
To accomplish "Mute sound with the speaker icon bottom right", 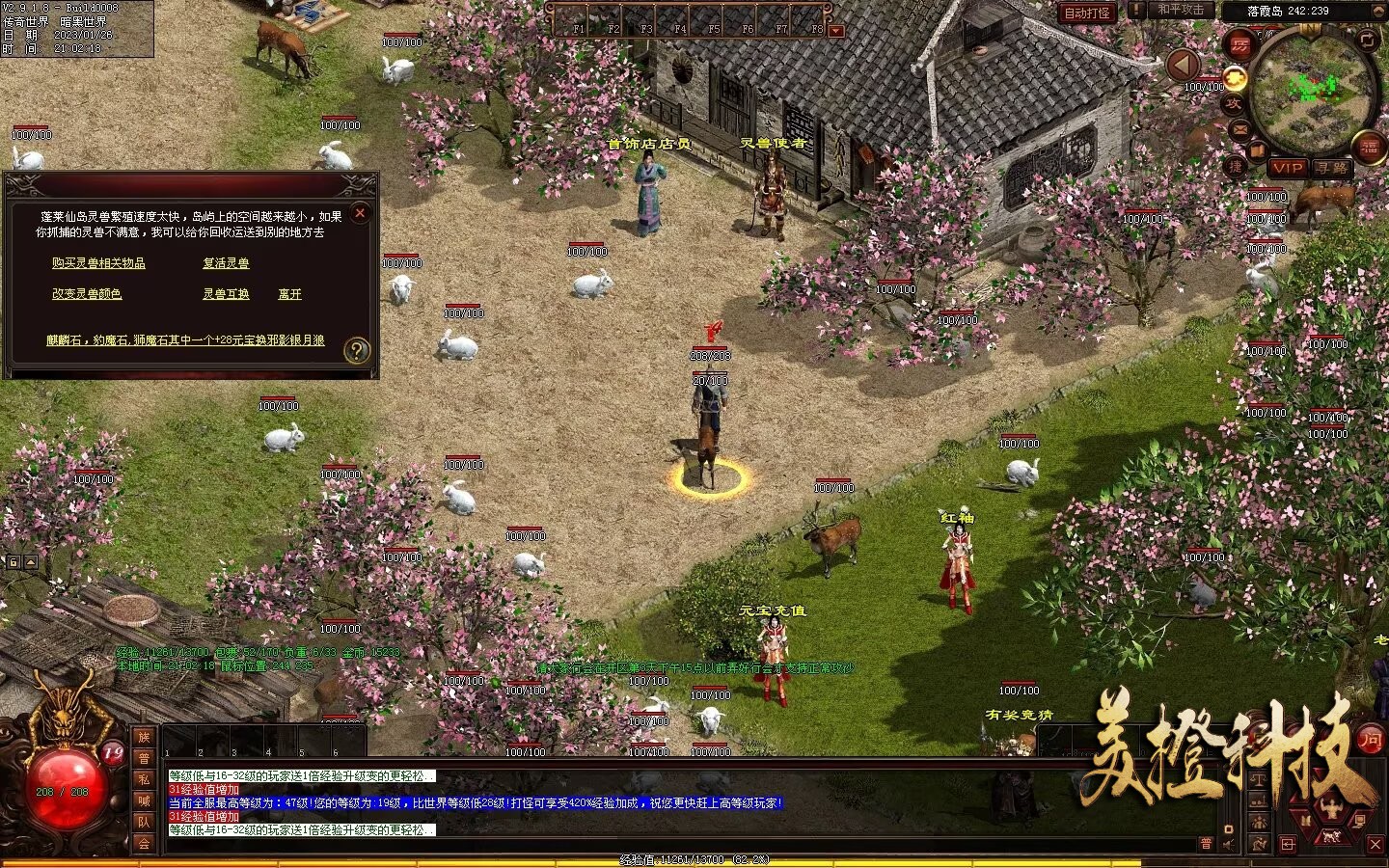I will pyautogui.click(x=1226, y=844).
